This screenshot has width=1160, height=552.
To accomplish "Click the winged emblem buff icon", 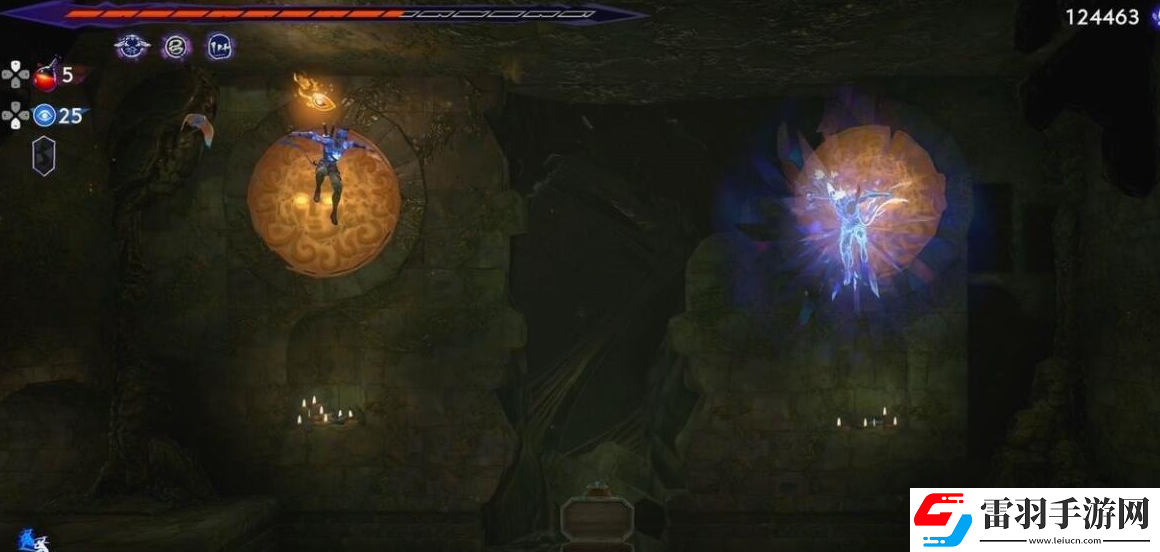I will pyautogui.click(x=131, y=45).
